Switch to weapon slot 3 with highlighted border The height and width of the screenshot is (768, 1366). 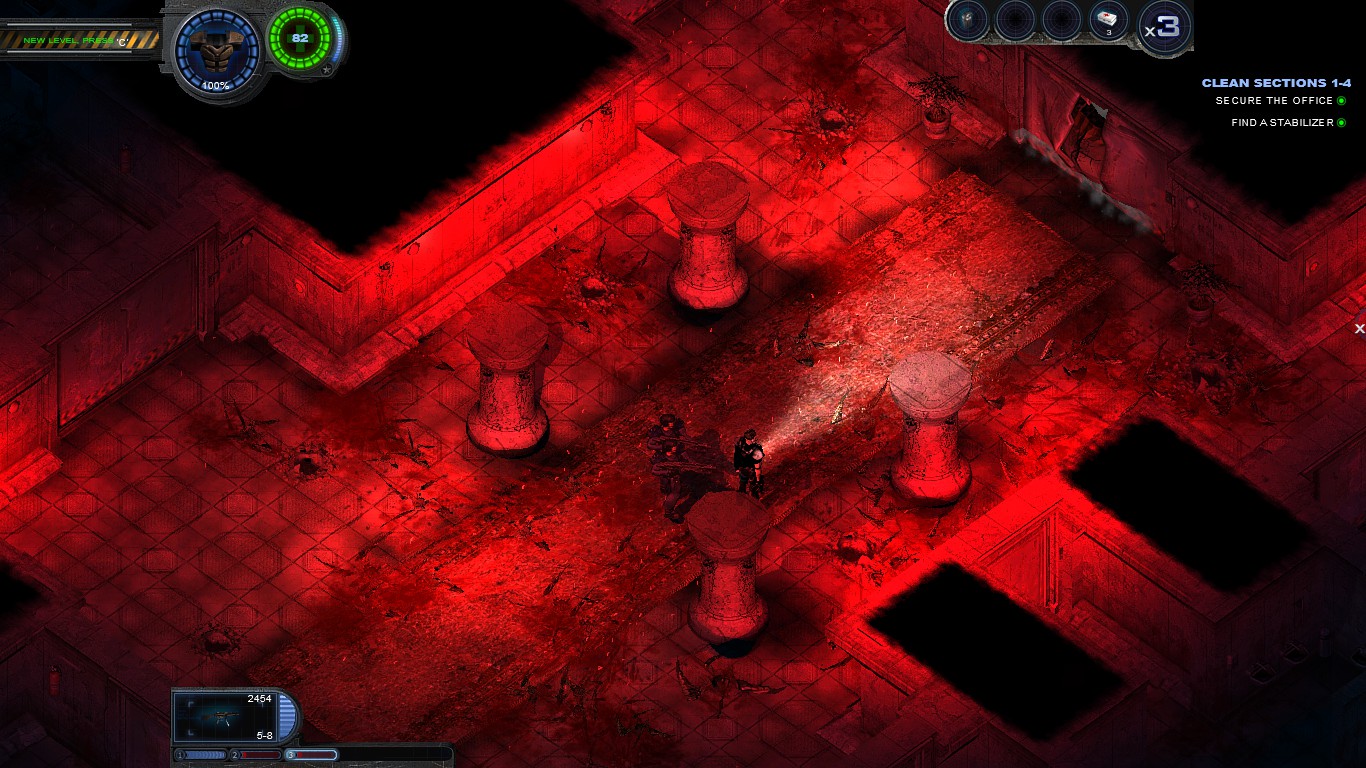312,753
